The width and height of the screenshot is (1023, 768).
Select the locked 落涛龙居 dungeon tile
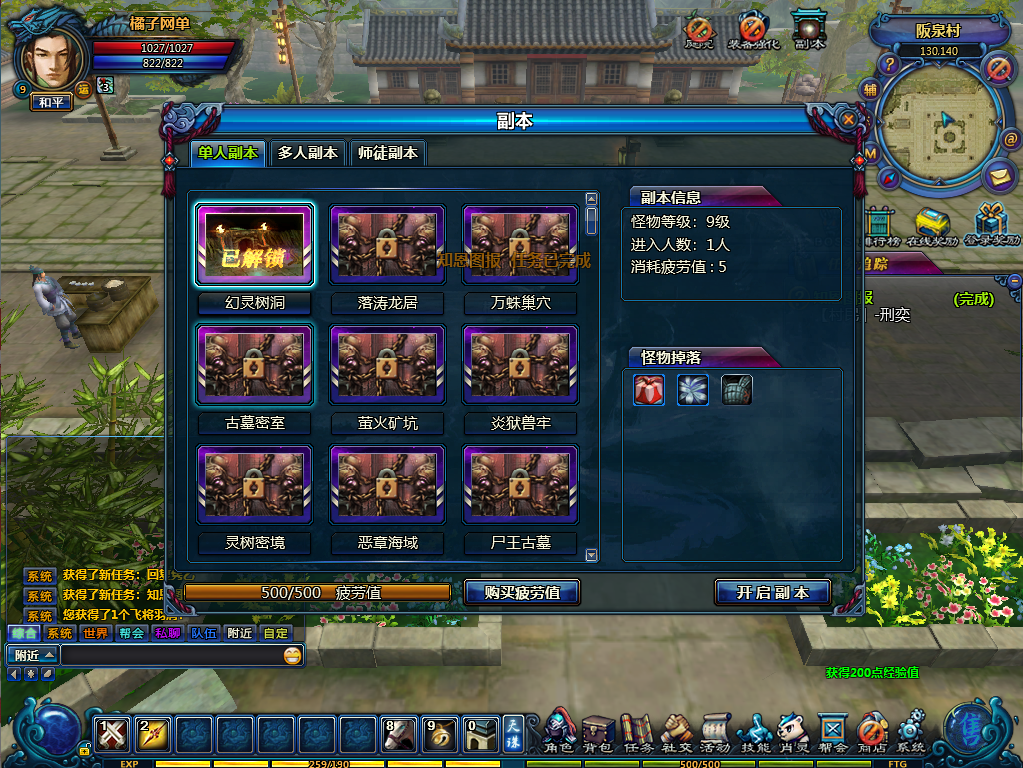tap(387, 246)
